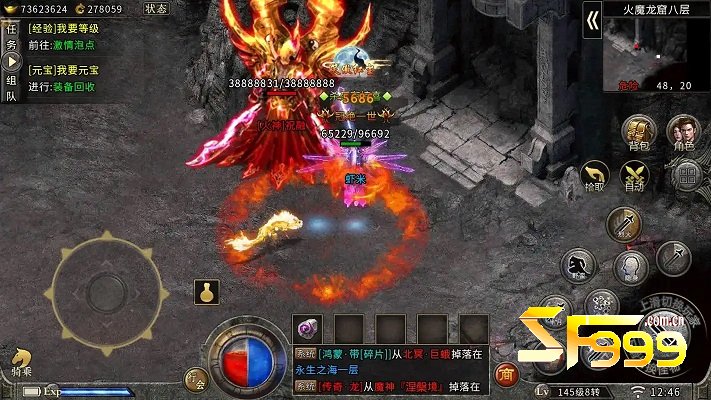The width and height of the screenshot is (711, 400).
Task: Switch to the 任务 quest tab
Action: [x=11, y=37]
